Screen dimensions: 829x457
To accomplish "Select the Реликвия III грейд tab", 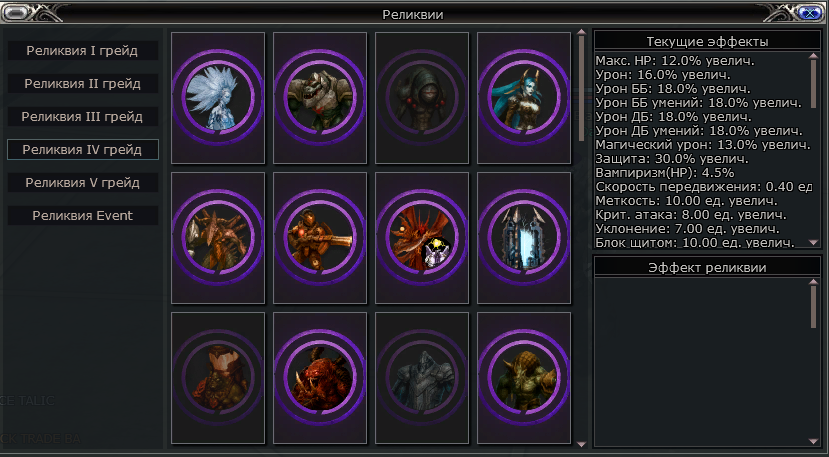I will pyautogui.click(x=82, y=116).
